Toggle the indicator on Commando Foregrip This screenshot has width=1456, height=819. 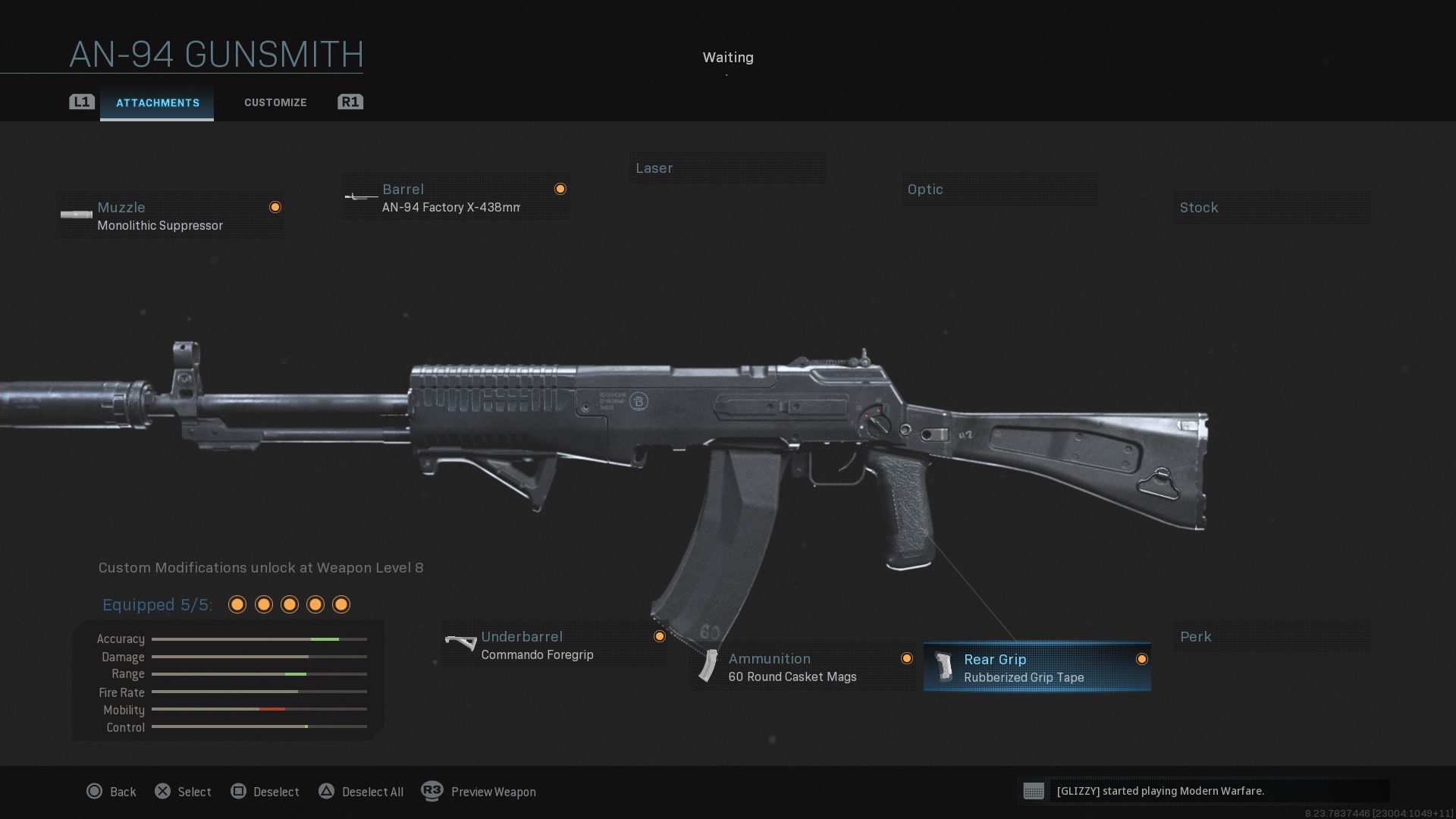coord(659,636)
